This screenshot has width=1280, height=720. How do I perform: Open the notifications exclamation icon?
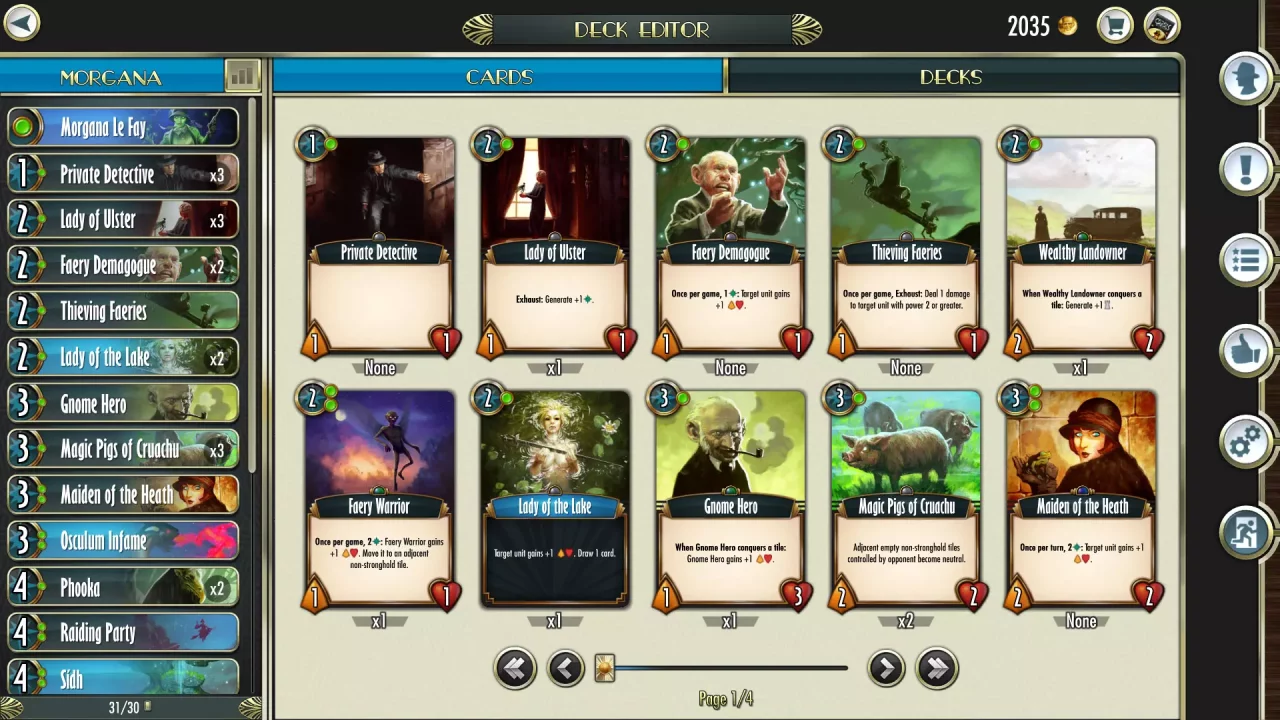[1245, 168]
